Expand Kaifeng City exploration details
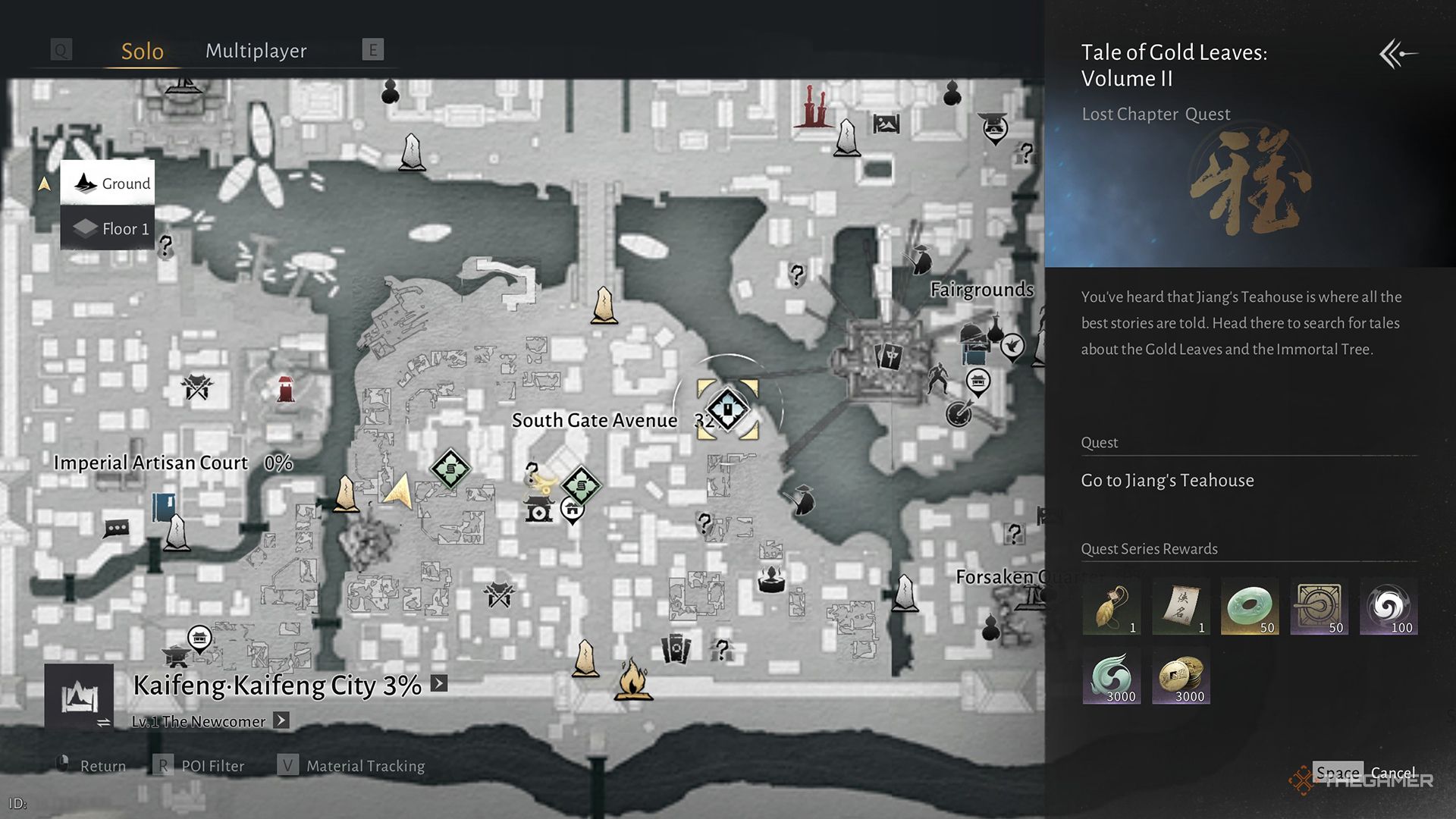Image resolution: width=1456 pixels, height=819 pixels. pos(439,683)
